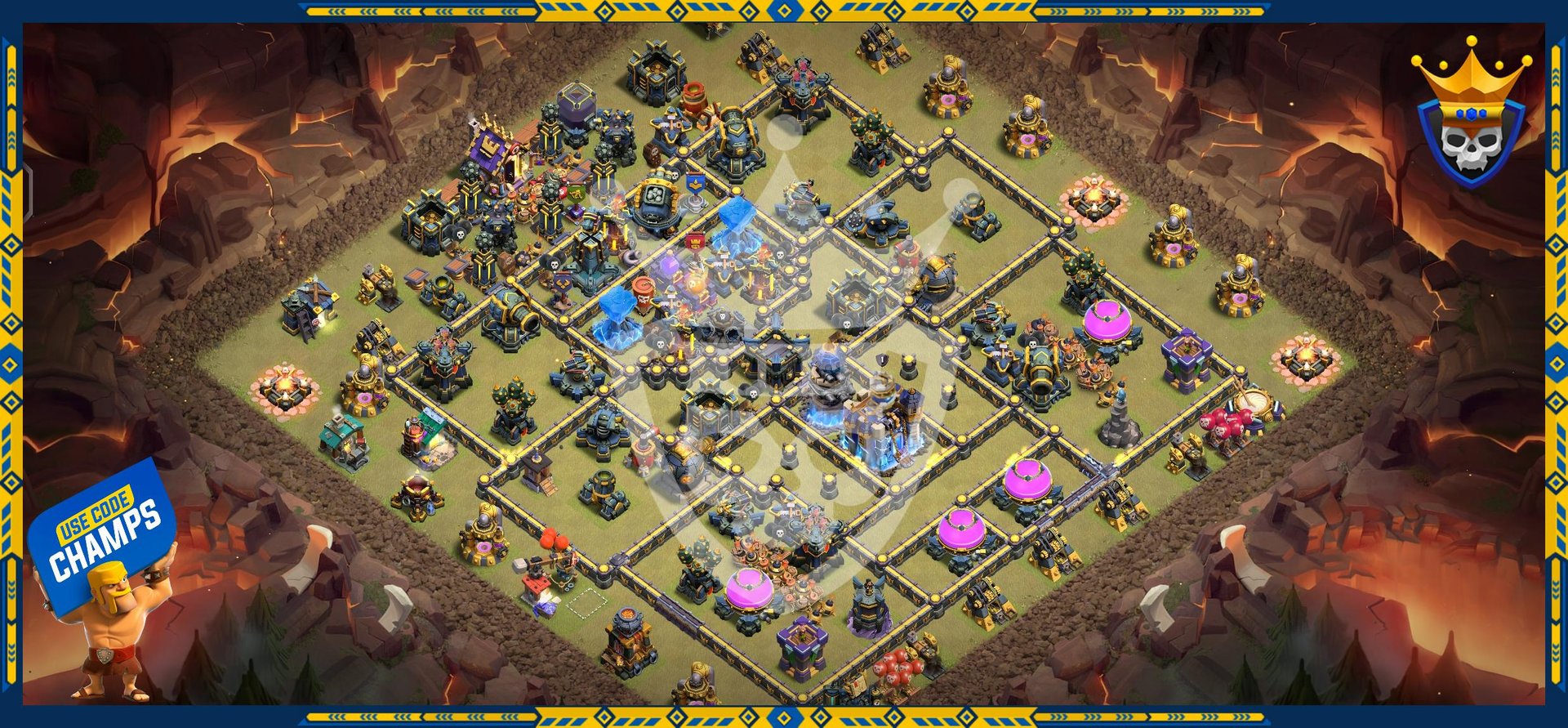
Task: Open the crowned skull shield logo
Action: pos(1470,118)
